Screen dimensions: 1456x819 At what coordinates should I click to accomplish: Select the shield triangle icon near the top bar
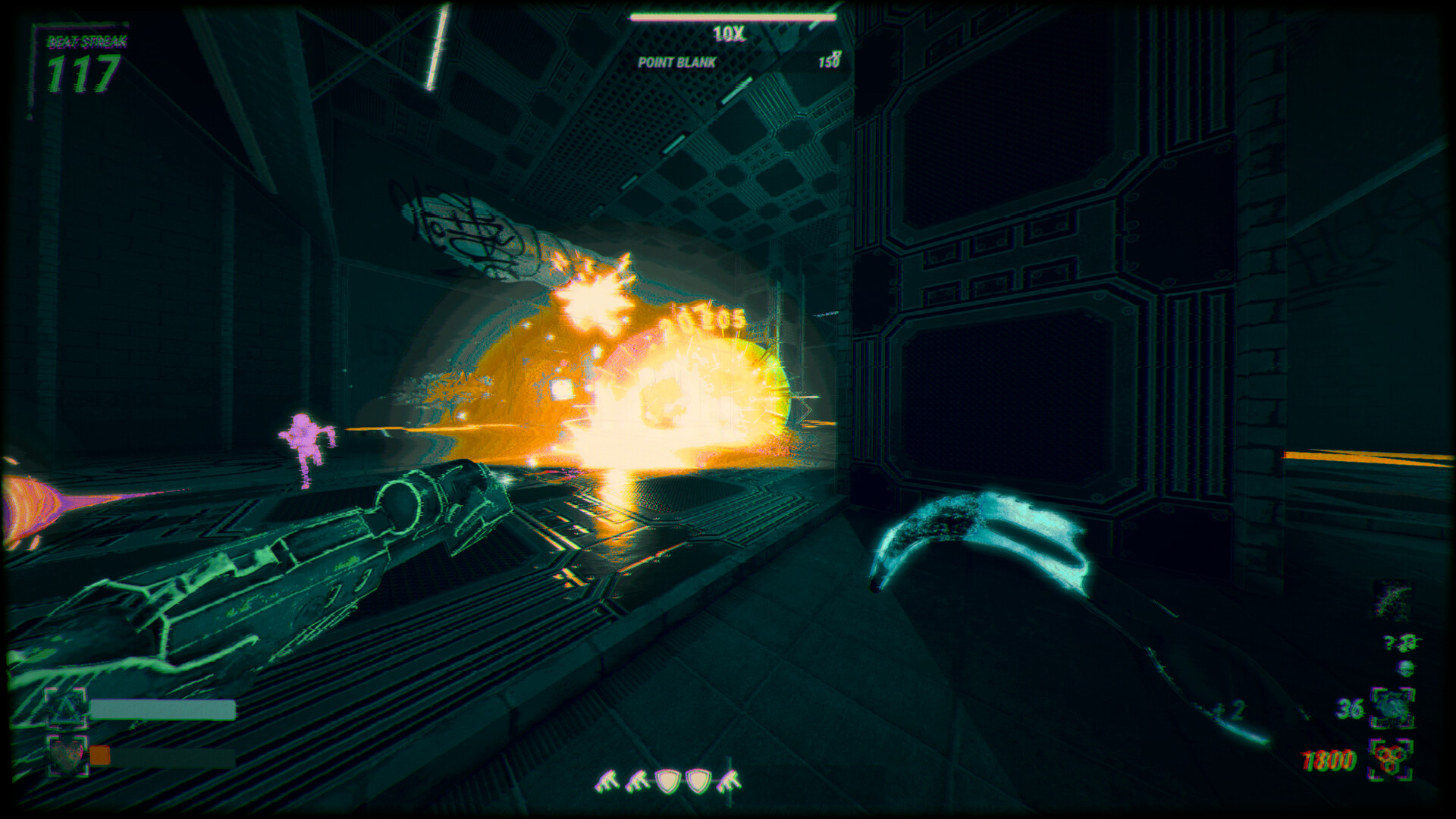pos(65,707)
